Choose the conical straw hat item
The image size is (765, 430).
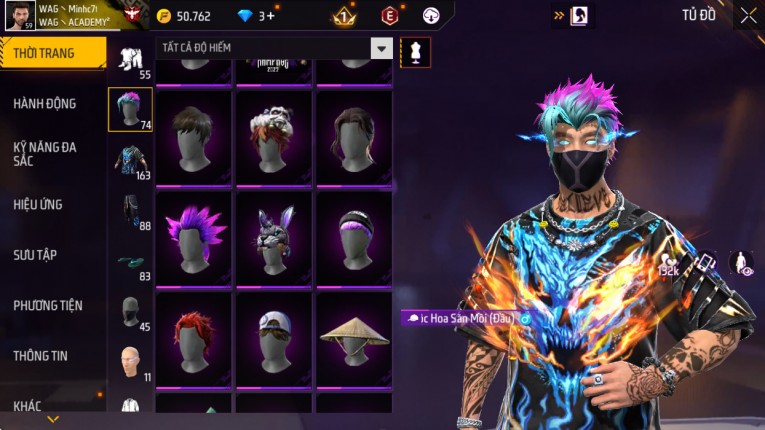[354, 338]
